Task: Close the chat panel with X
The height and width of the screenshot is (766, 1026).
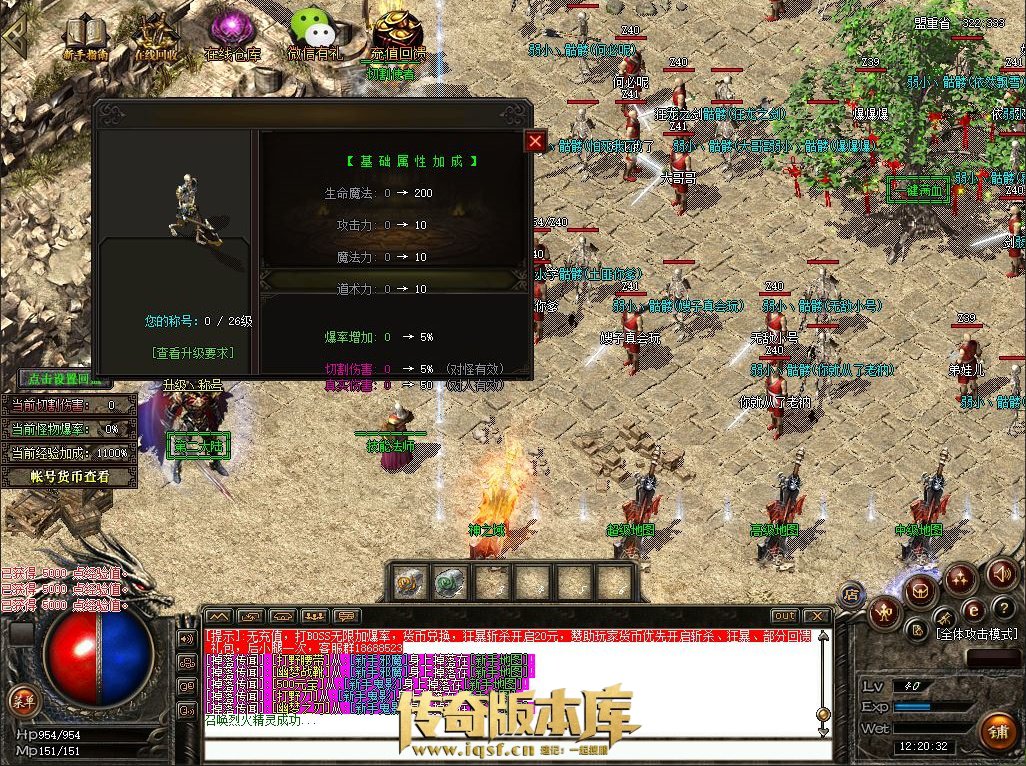Action: (x=817, y=616)
